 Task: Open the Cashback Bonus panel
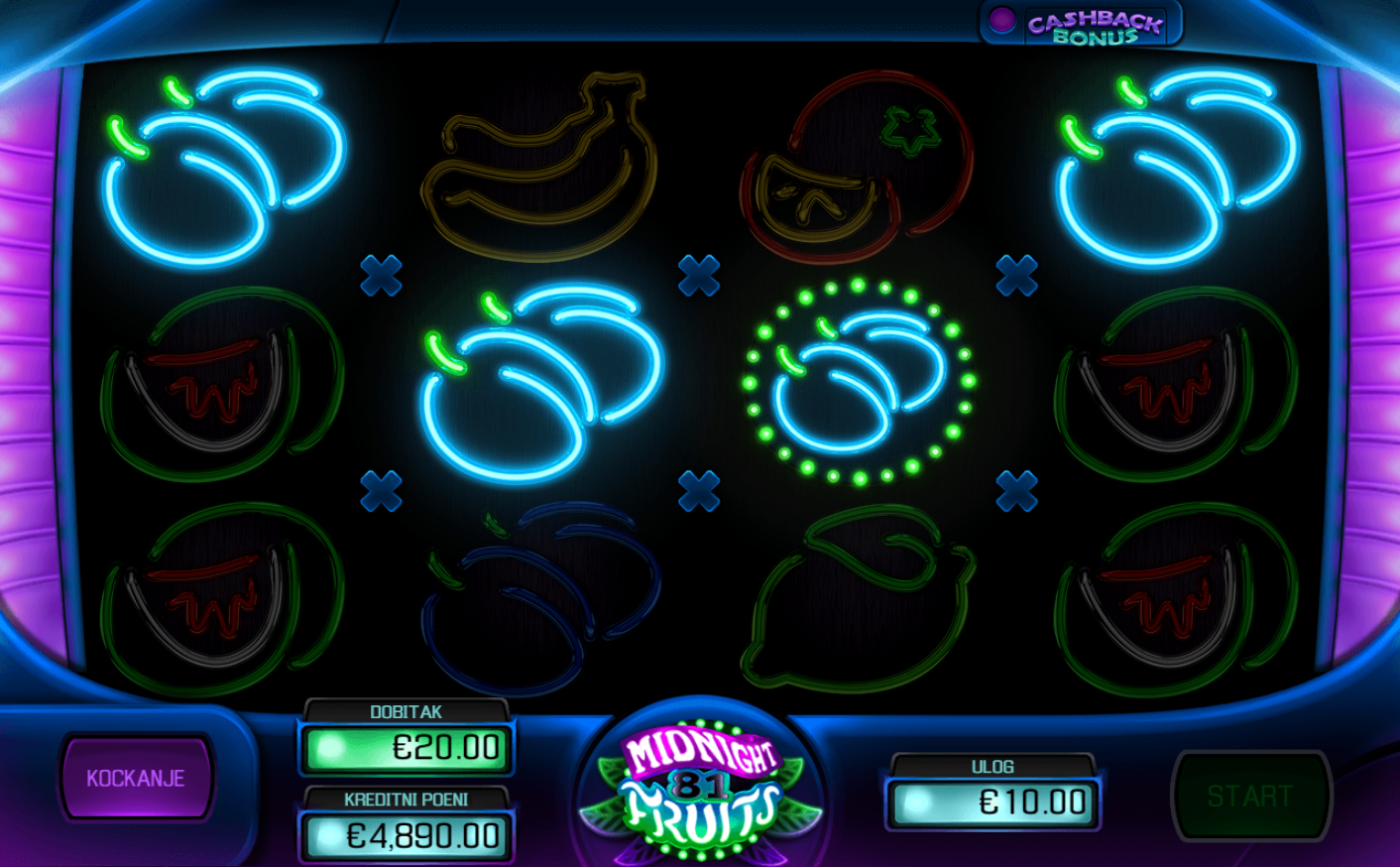coord(1082,25)
